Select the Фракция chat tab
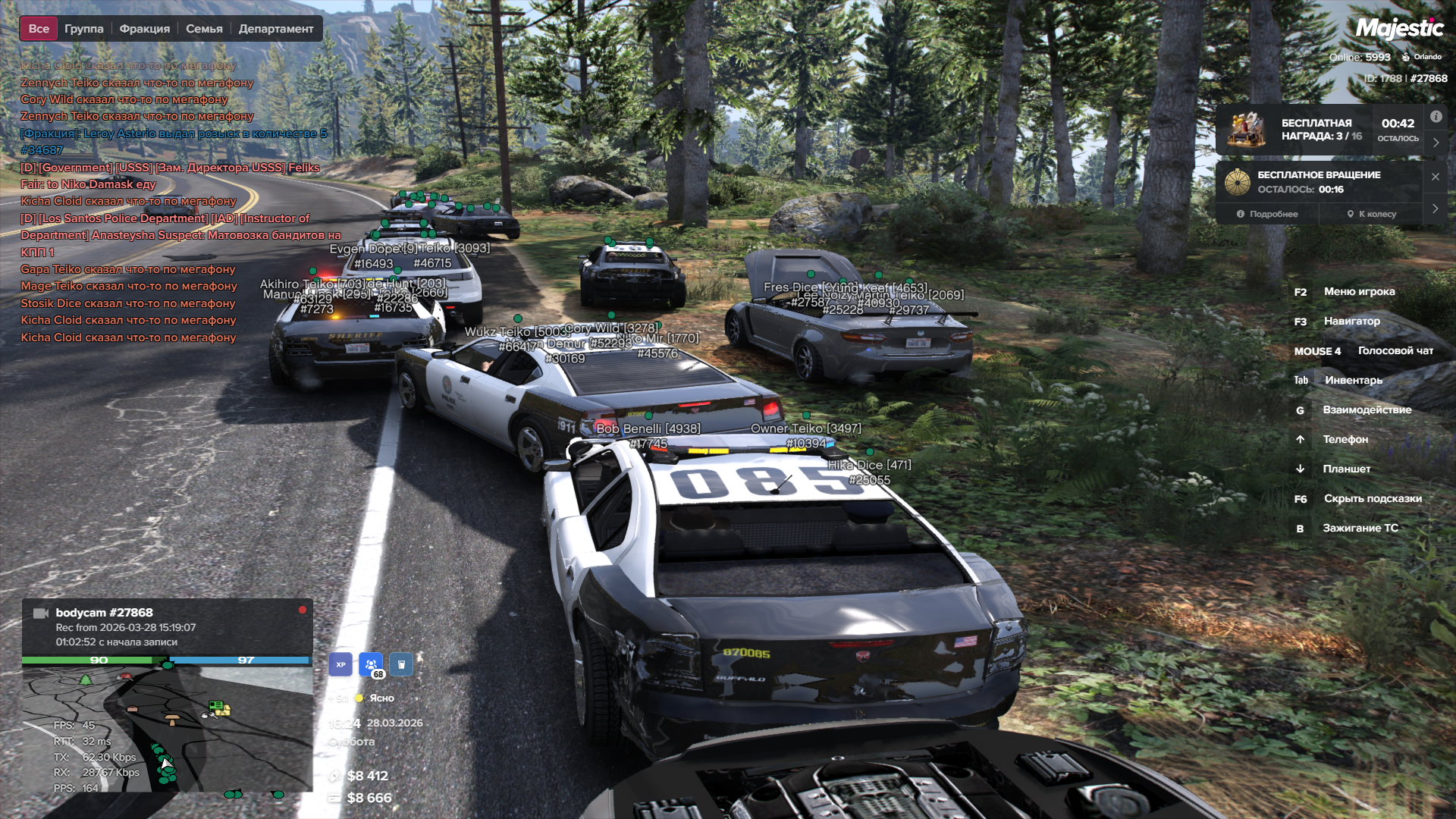This screenshot has width=1456, height=819. click(144, 29)
